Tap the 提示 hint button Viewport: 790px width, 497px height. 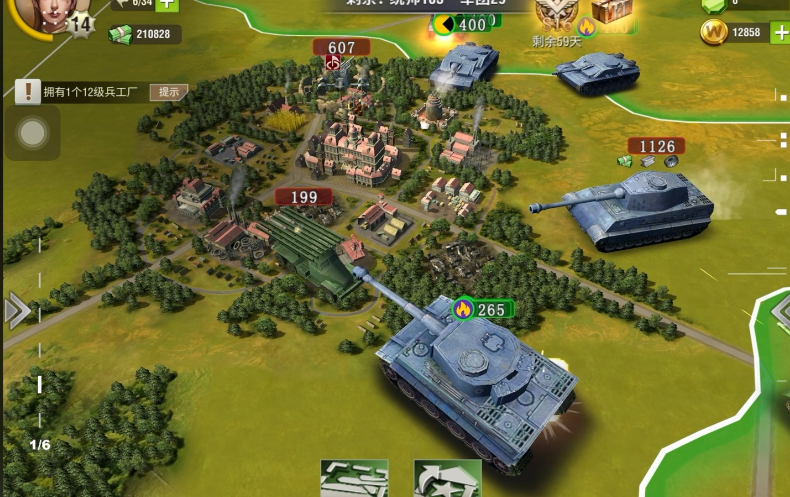(168, 92)
